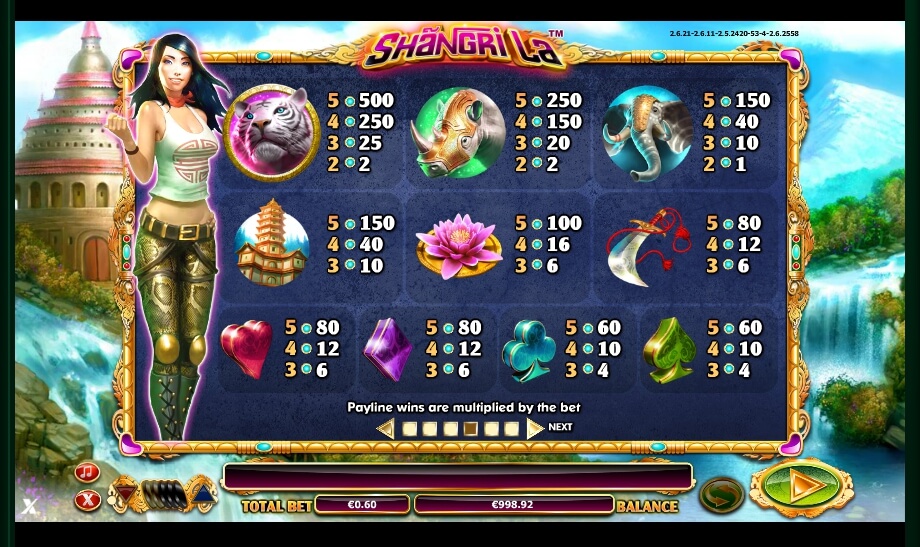Go to the next paytable page
Viewport: 920px width, 547px height.
(x=536, y=428)
